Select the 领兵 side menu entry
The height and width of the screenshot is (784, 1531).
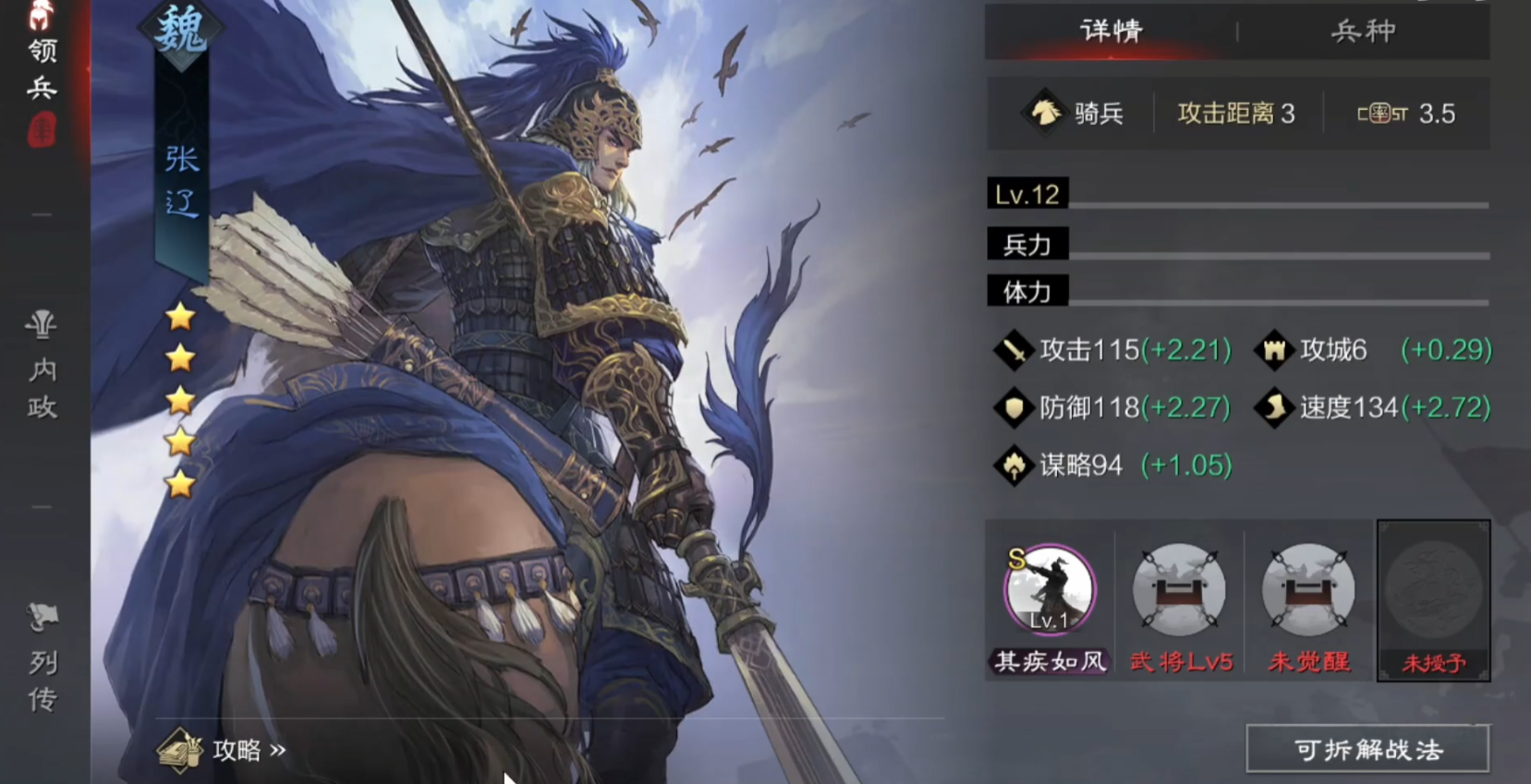tap(42, 69)
